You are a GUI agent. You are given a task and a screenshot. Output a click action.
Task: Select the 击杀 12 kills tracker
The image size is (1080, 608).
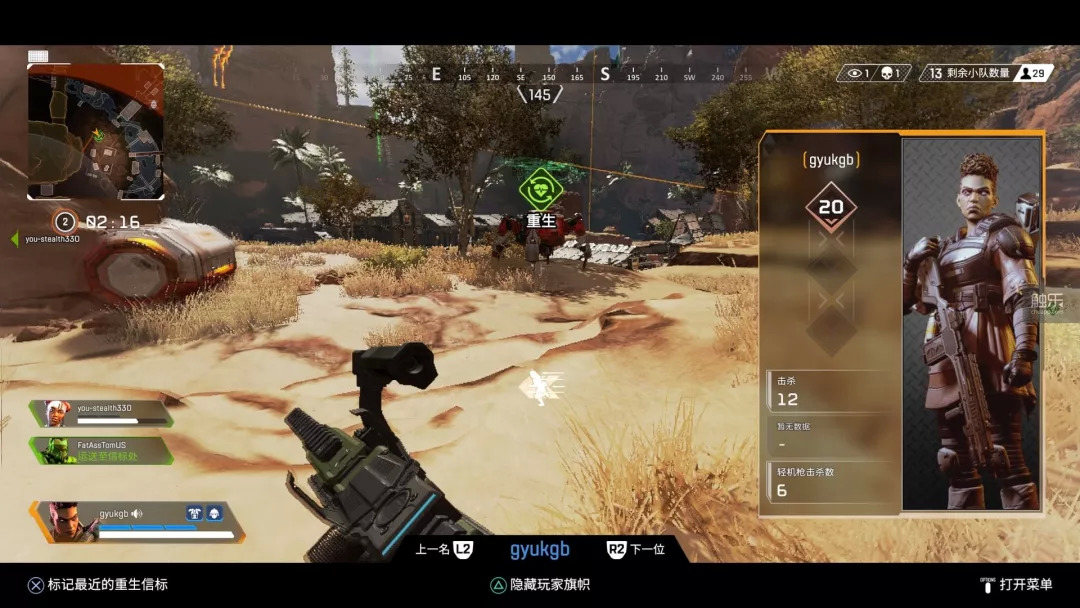831,392
